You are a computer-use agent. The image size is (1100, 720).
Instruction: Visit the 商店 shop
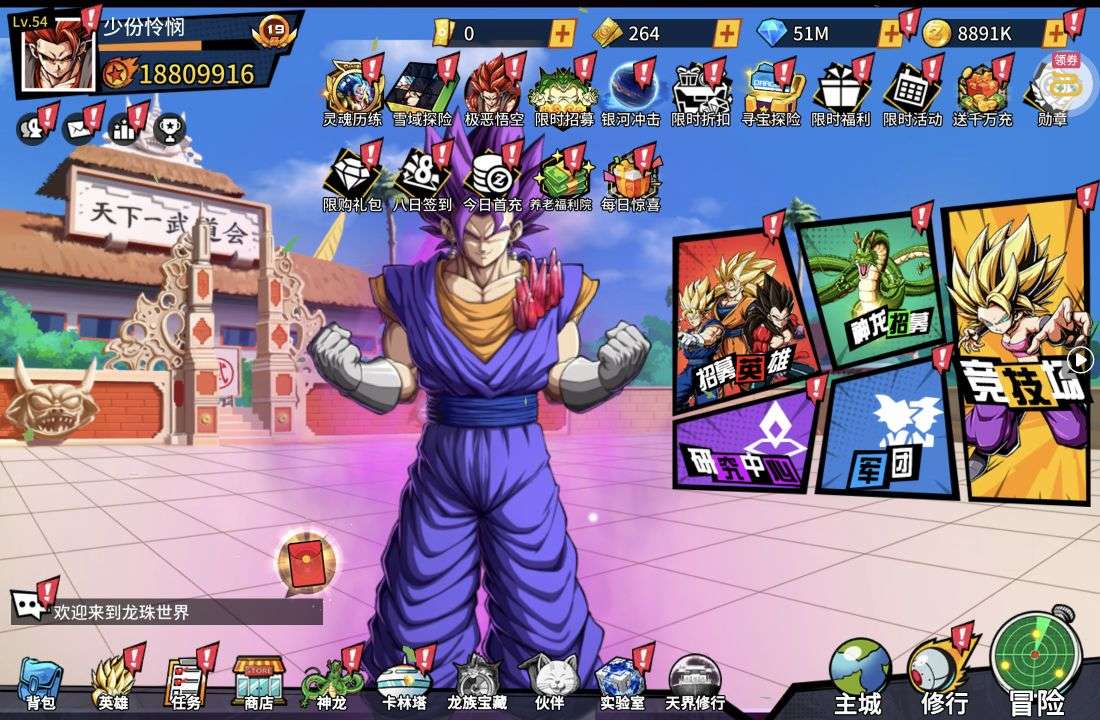pos(258,682)
